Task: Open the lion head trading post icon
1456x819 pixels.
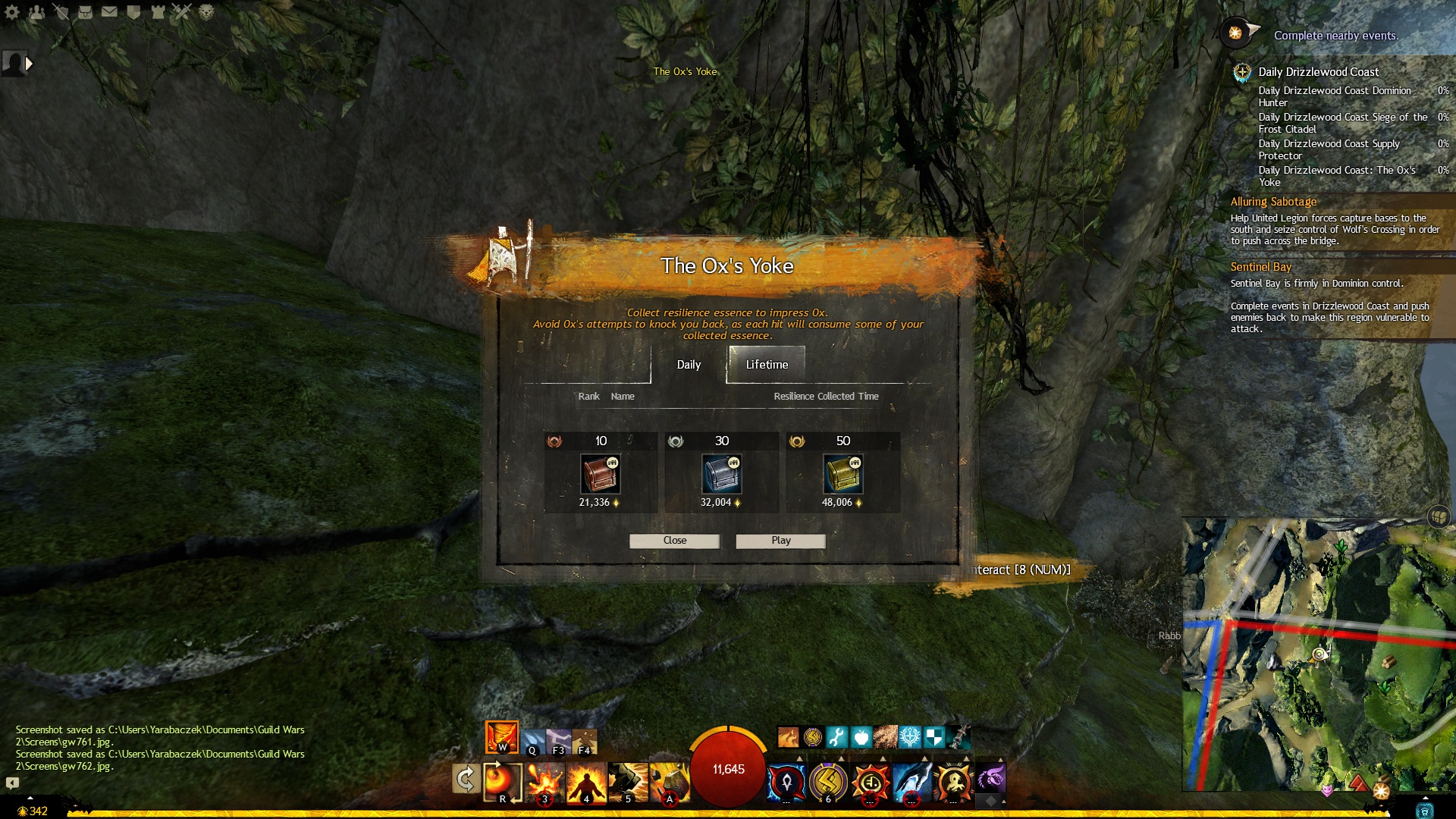Action: (x=206, y=12)
